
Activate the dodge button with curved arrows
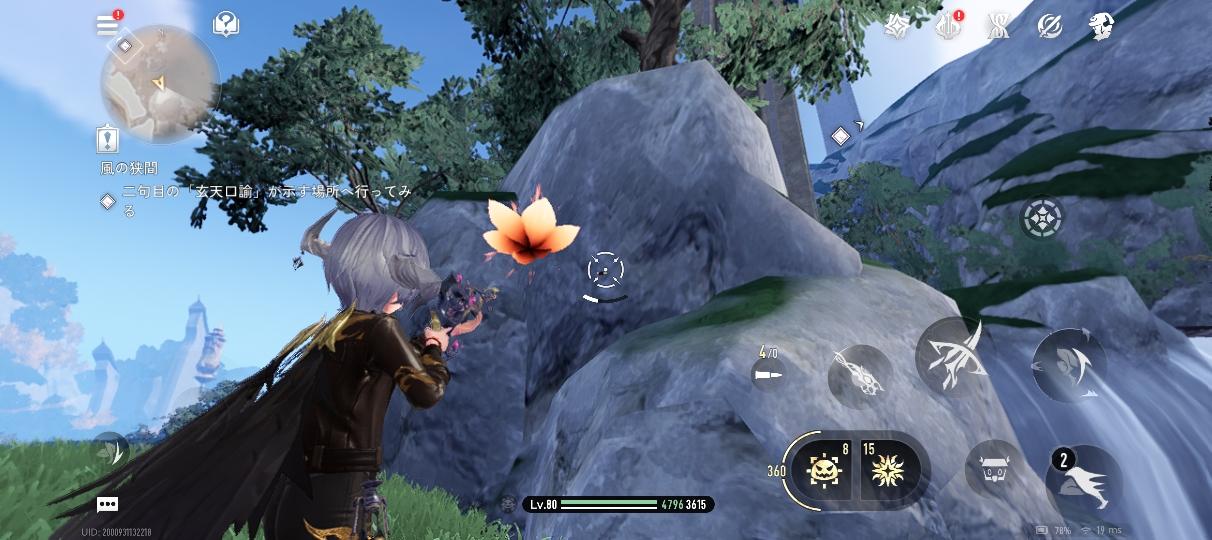click(x=1069, y=363)
